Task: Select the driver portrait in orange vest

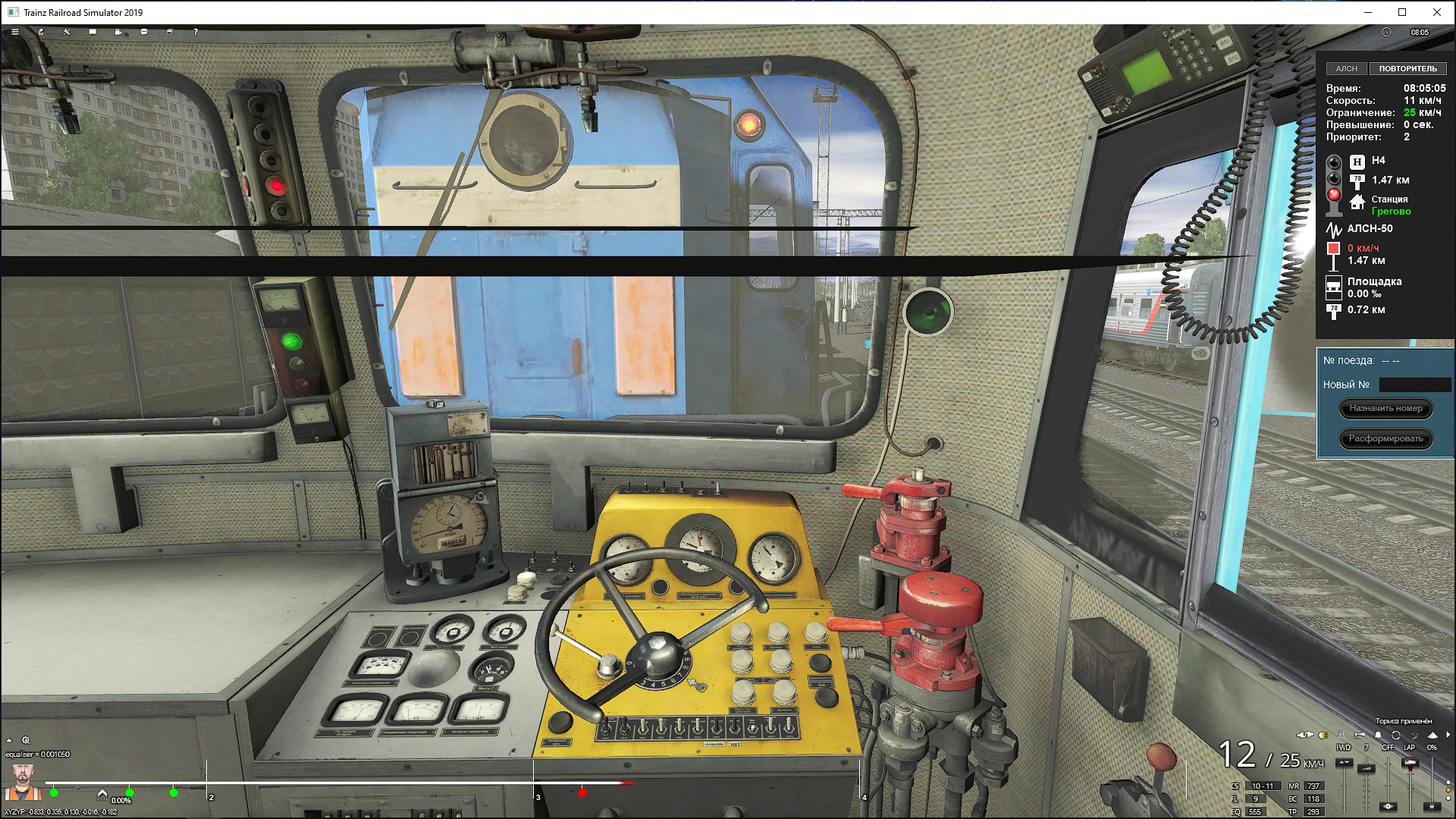Action: (x=23, y=782)
